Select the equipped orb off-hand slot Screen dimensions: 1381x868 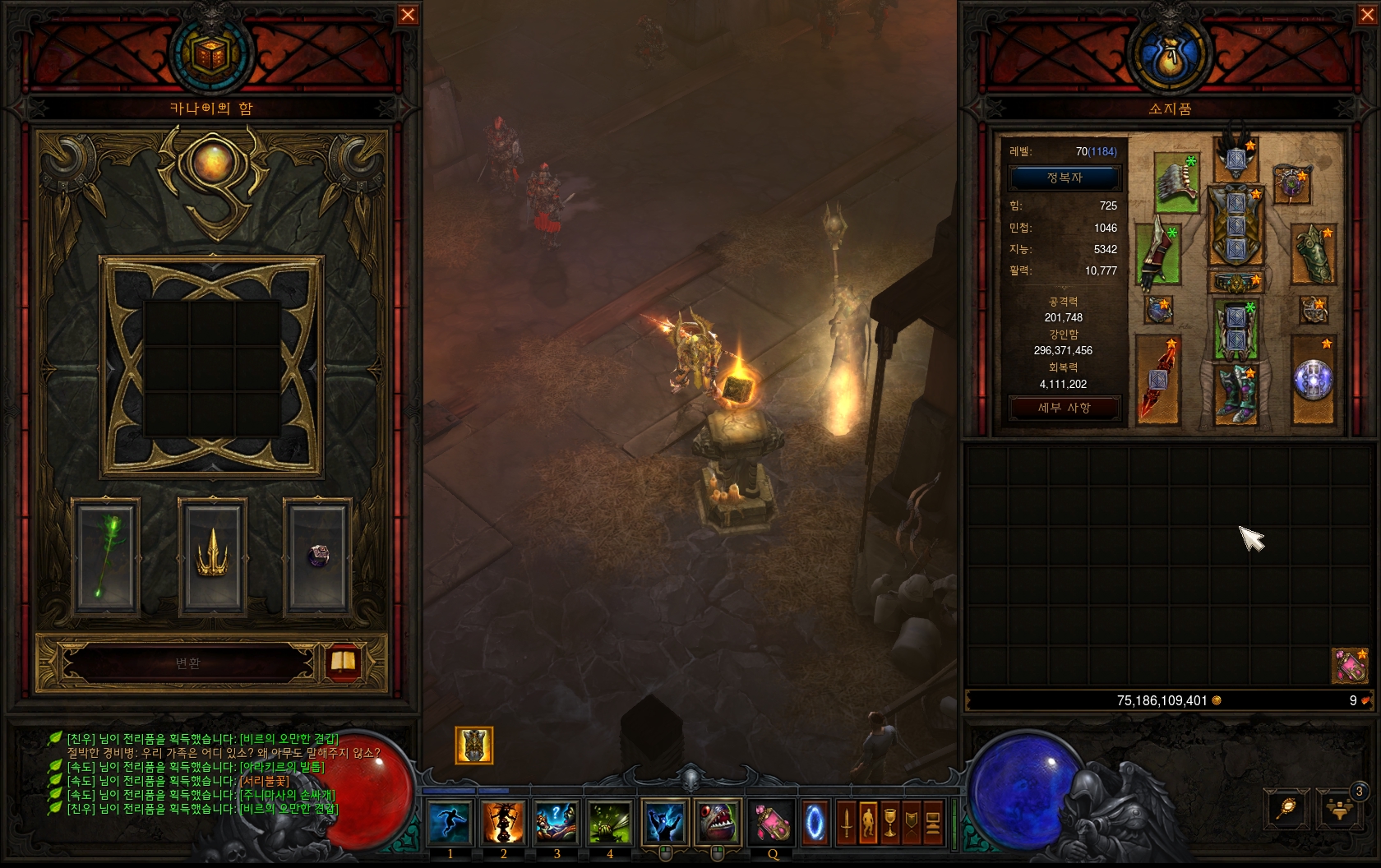point(1313,380)
